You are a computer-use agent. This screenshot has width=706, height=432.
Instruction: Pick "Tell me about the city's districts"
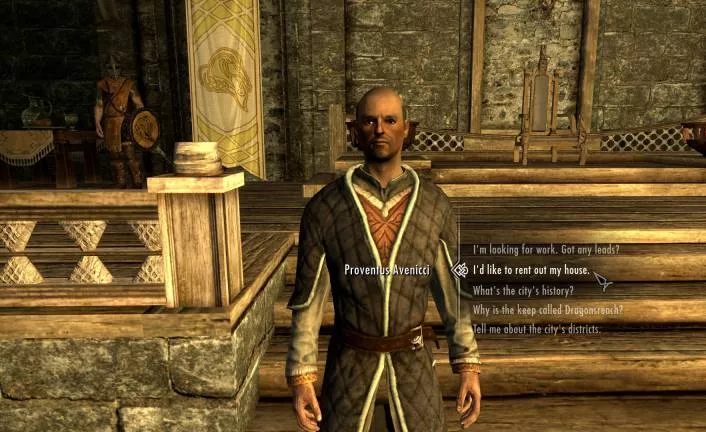click(x=536, y=329)
